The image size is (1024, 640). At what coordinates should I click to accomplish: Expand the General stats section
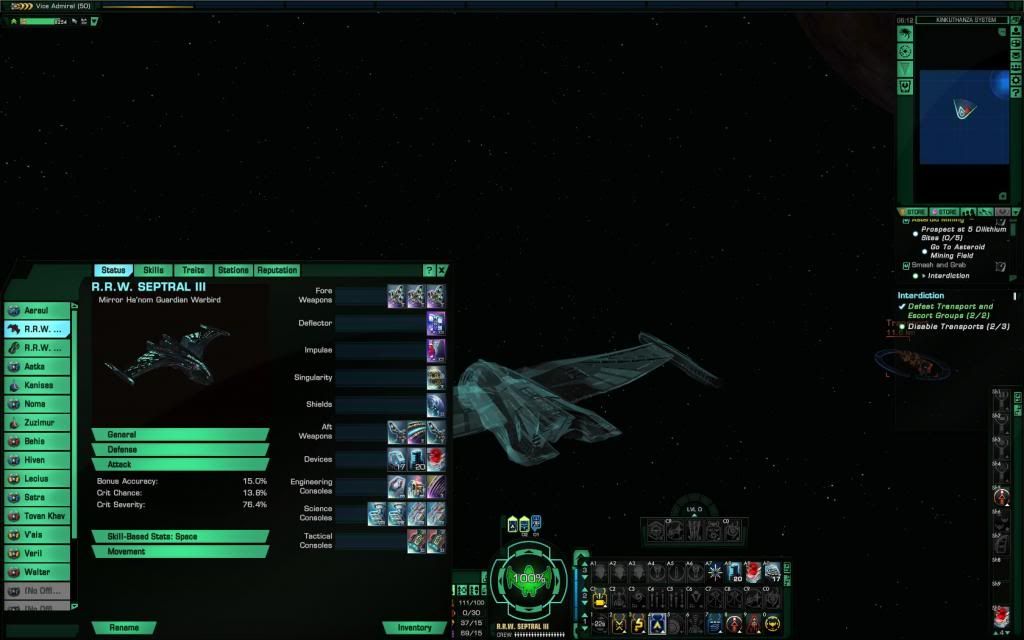click(x=180, y=435)
